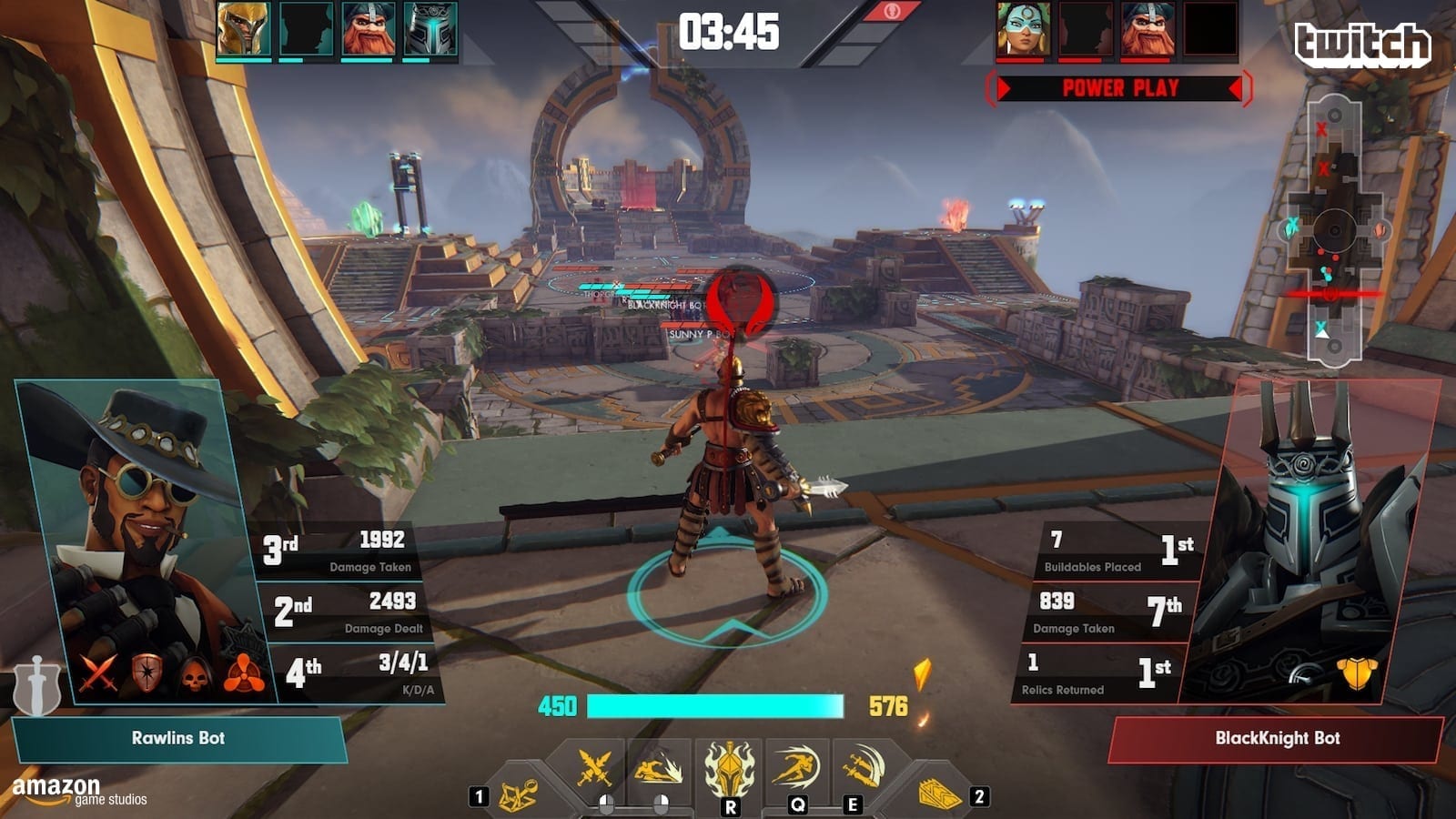Select the golden helmet teammate portrait
This screenshot has height=819, width=1456.
pyautogui.click(x=243, y=30)
